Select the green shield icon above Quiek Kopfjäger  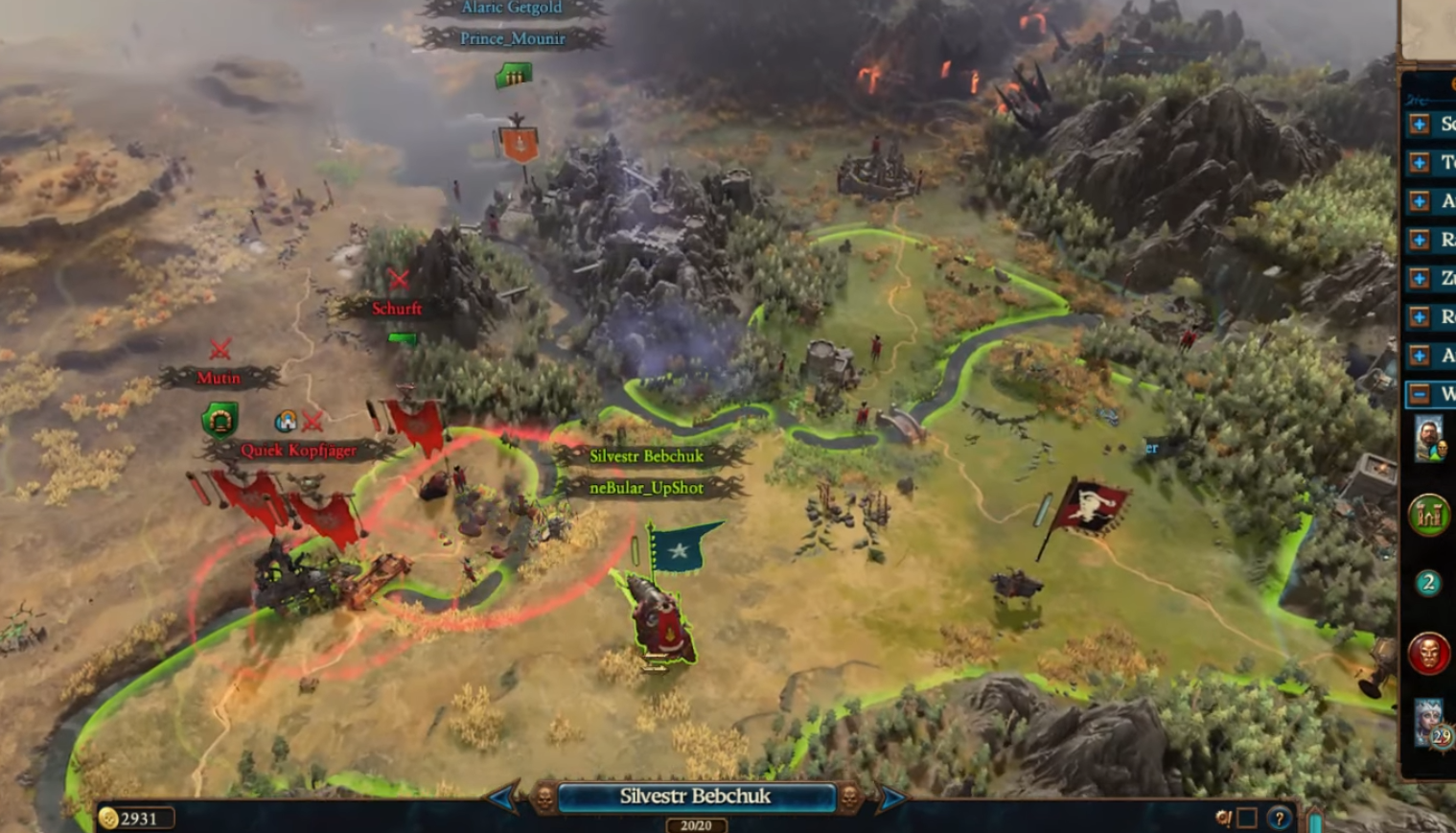(x=219, y=419)
